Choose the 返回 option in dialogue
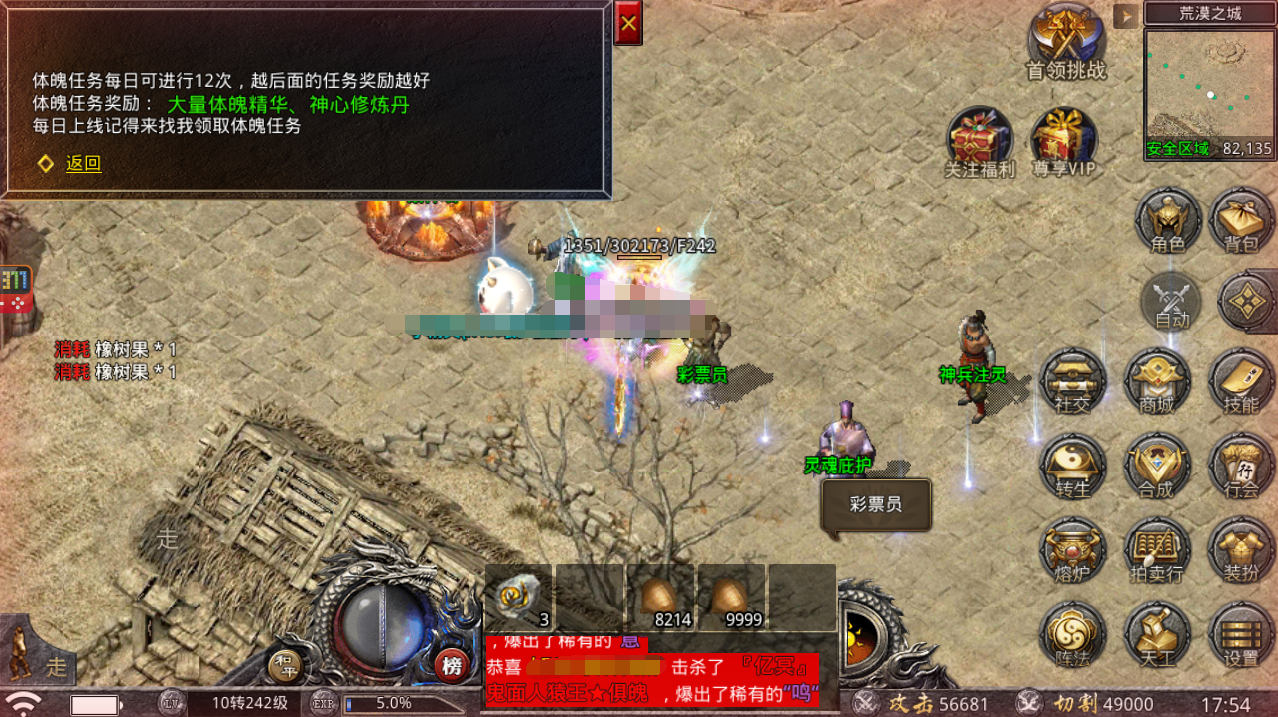Image resolution: width=1278 pixels, height=717 pixels. point(83,164)
